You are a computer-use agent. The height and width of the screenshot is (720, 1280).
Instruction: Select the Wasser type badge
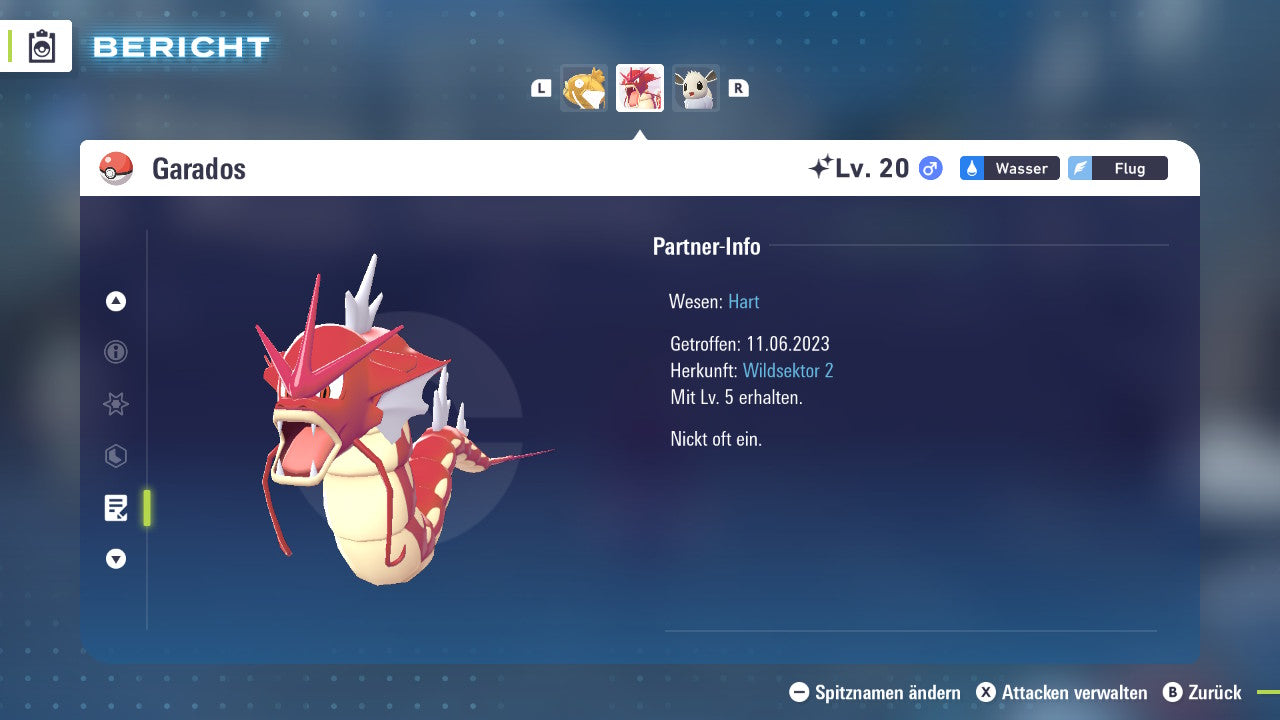[x=1009, y=168]
